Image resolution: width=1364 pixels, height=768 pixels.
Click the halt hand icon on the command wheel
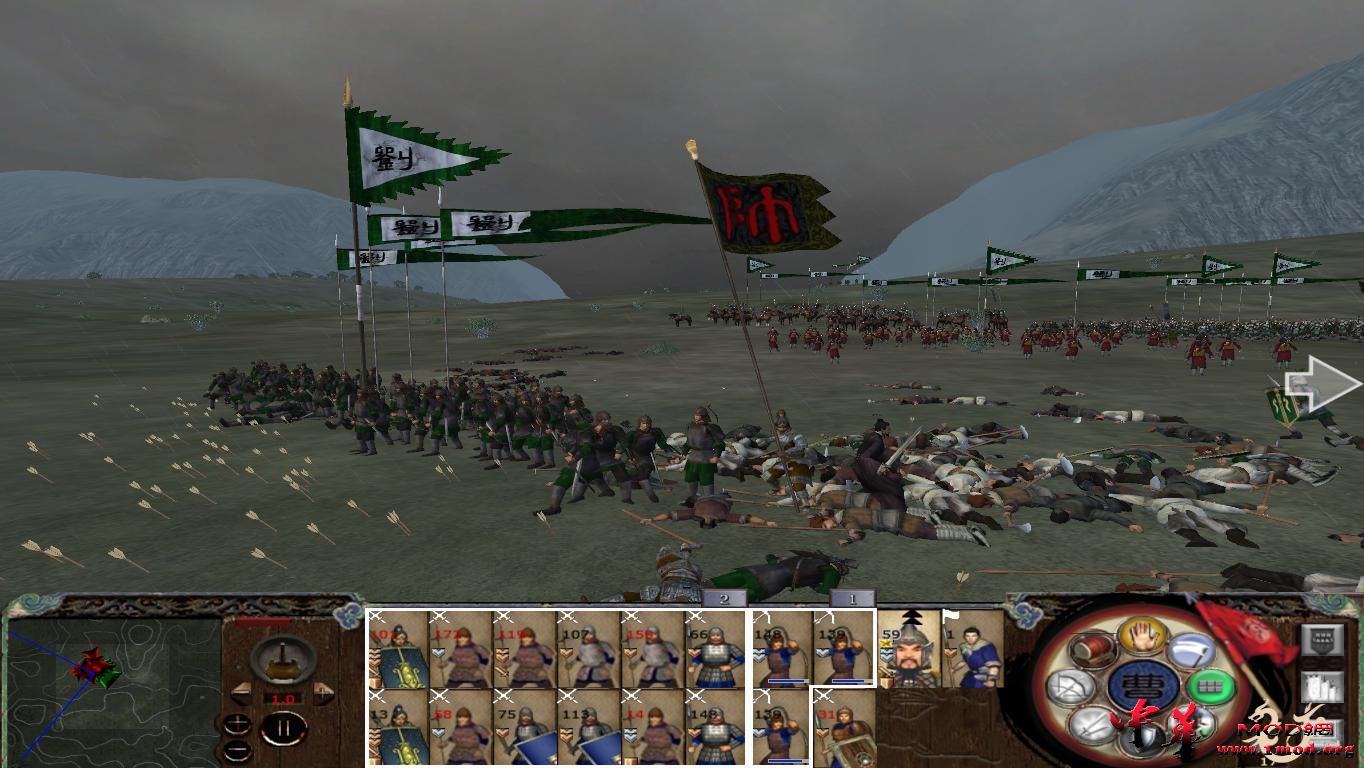tap(1141, 637)
